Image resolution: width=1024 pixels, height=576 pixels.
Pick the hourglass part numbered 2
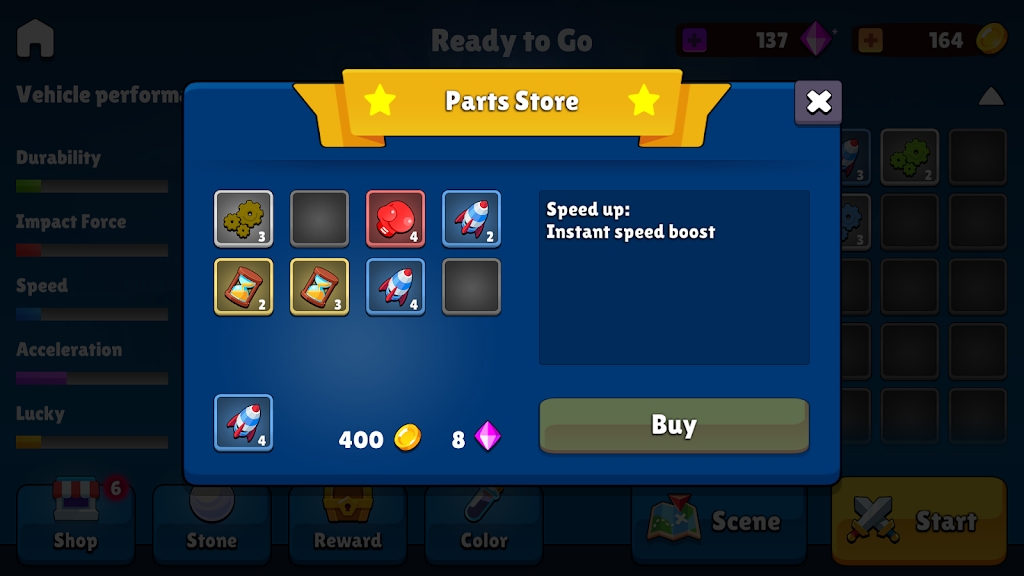coord(243,287)
